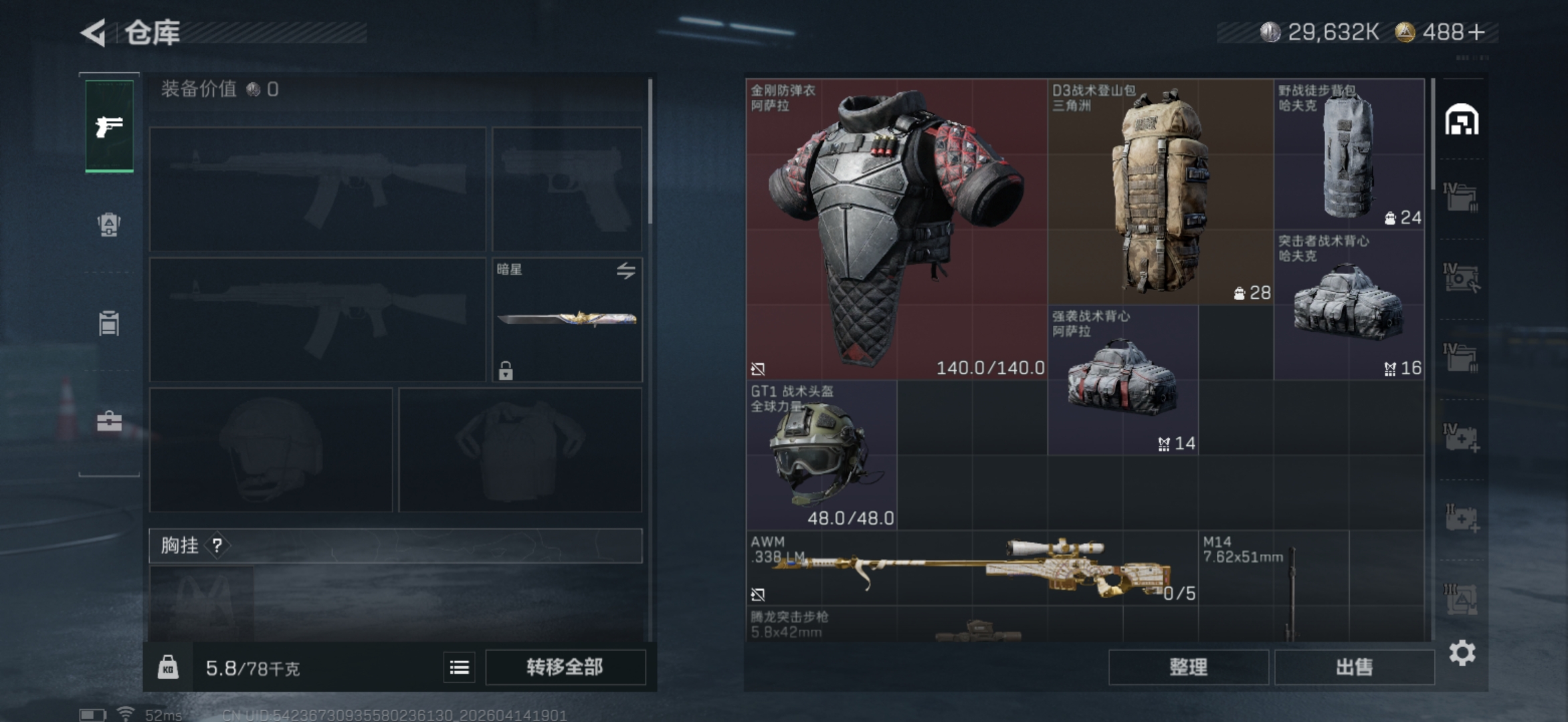The width and height of the screenshot is (1568, 722).
Task: Sort the stash with the 整理 button
Action: 1188,667
